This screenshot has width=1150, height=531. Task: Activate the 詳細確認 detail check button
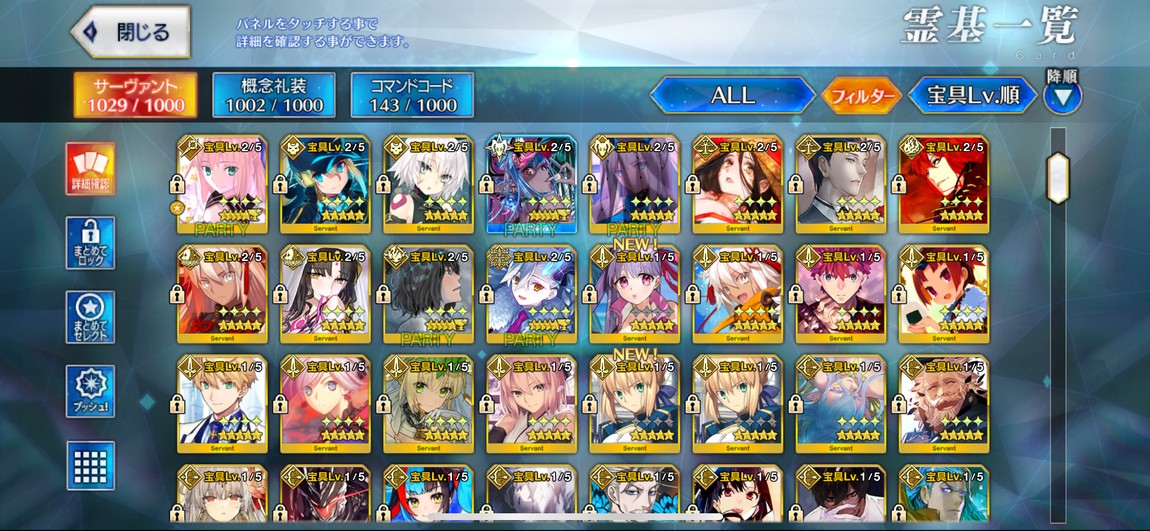coord(90,169)
